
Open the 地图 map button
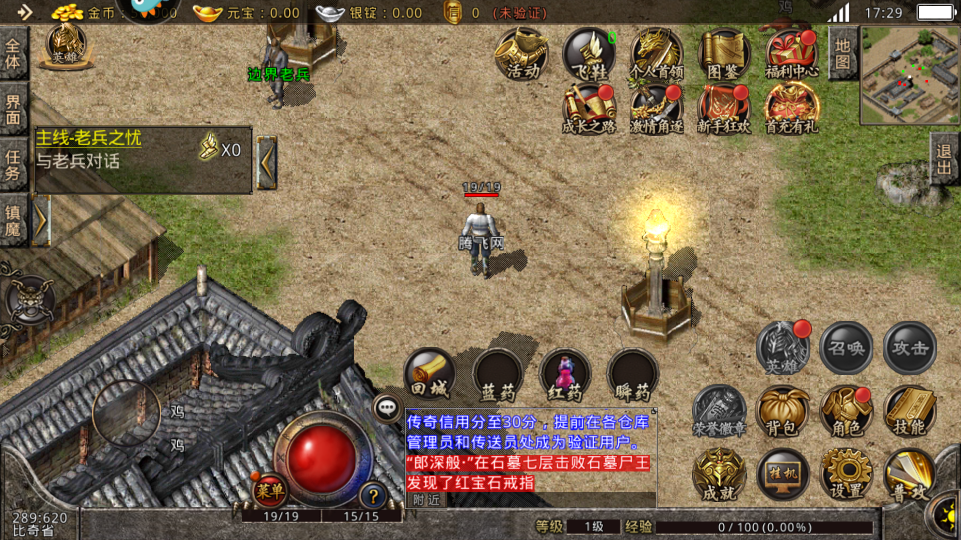pyautogui.click(x=842, y=54)
